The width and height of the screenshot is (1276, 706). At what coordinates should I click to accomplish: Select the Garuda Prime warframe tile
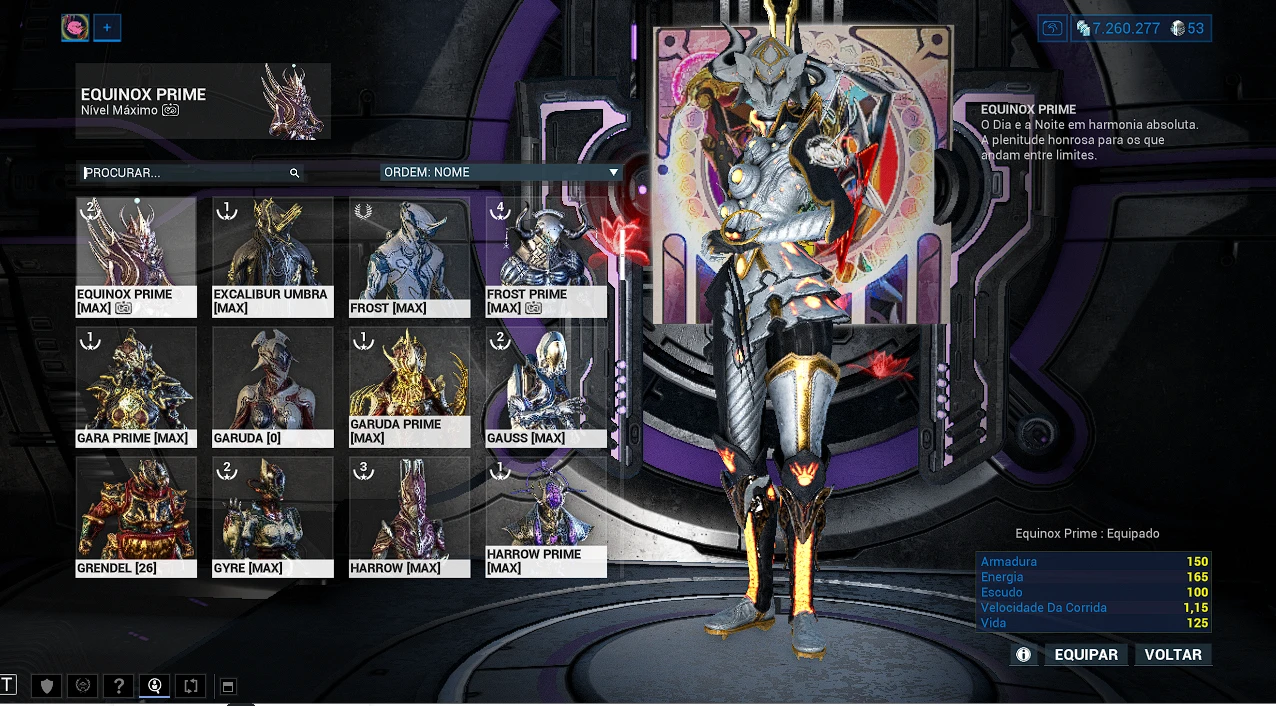tap(409, 387)
